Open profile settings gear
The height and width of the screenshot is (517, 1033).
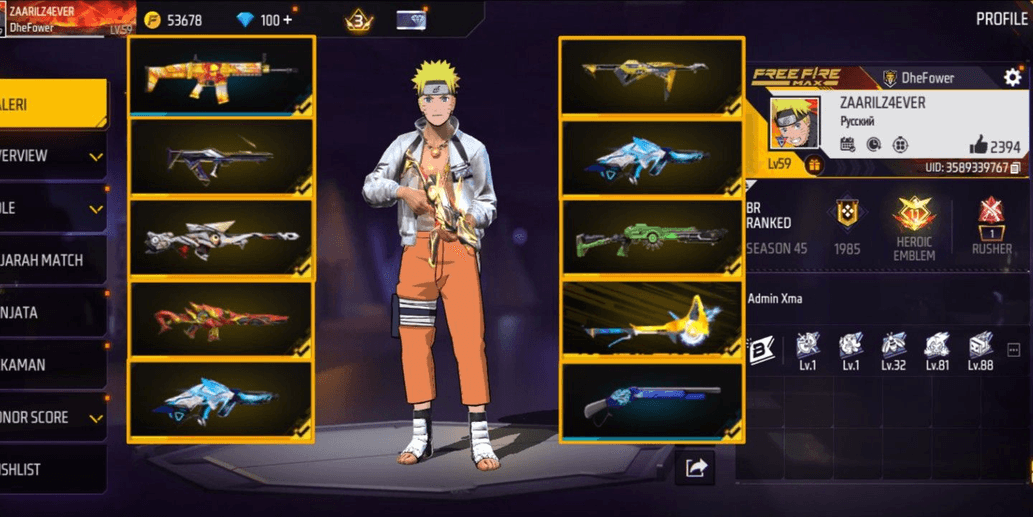[1012, 78]
